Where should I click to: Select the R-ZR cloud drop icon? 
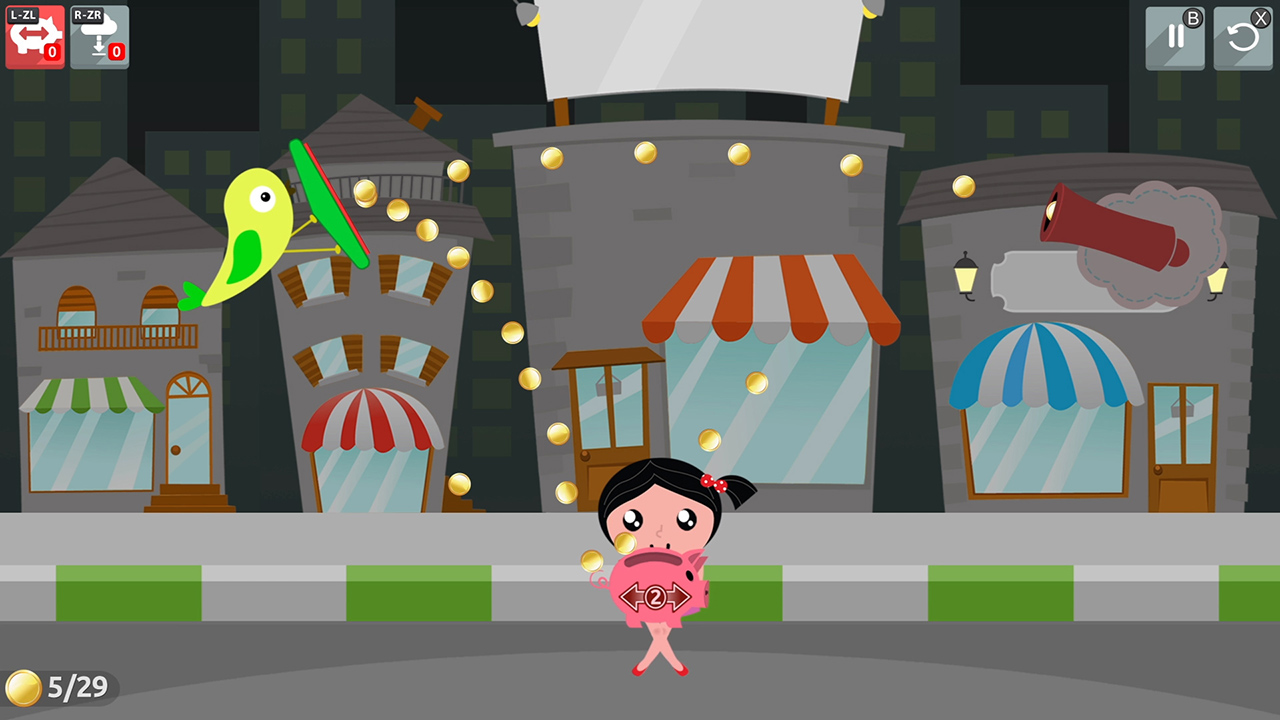(x=98, y=37)
